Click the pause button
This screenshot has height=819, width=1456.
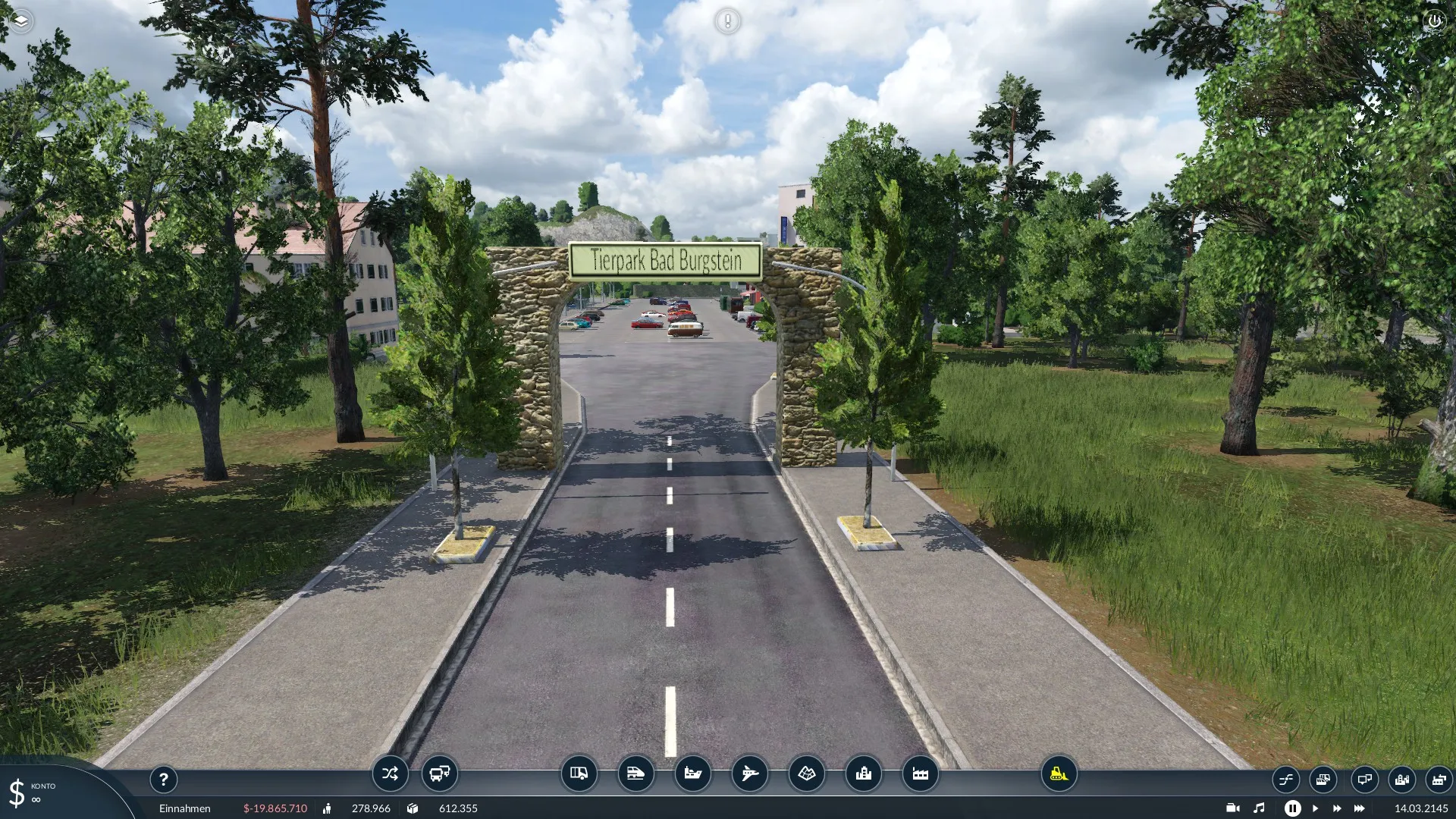1293,808
